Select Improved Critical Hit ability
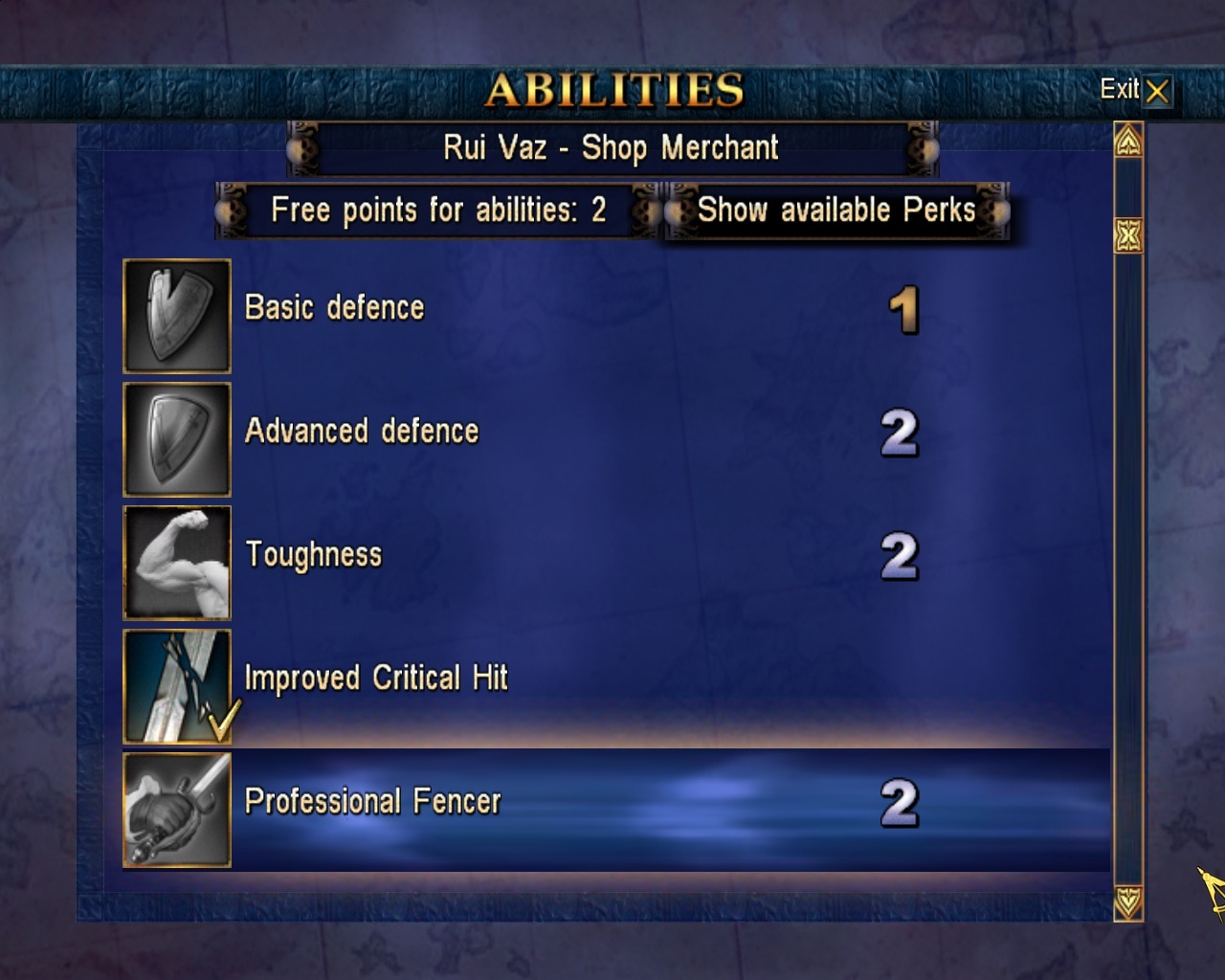The image size is (1225, 980). (375, 679)
